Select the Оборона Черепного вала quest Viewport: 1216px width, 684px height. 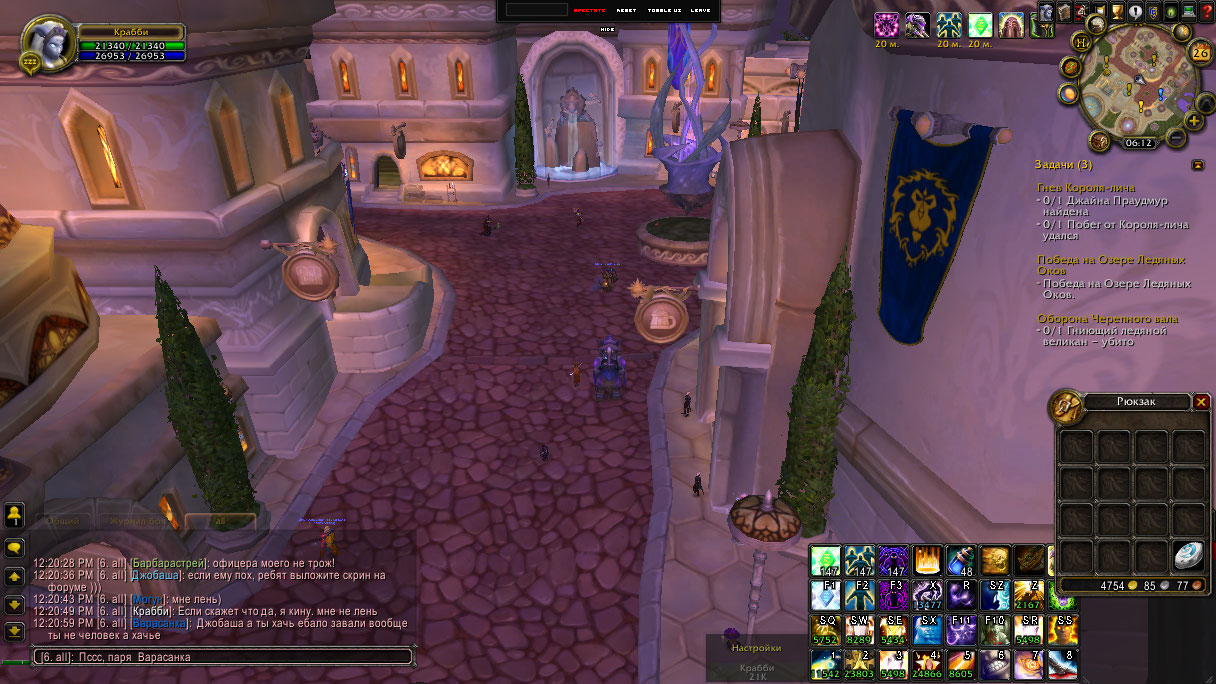click(x=1093, y=319)
